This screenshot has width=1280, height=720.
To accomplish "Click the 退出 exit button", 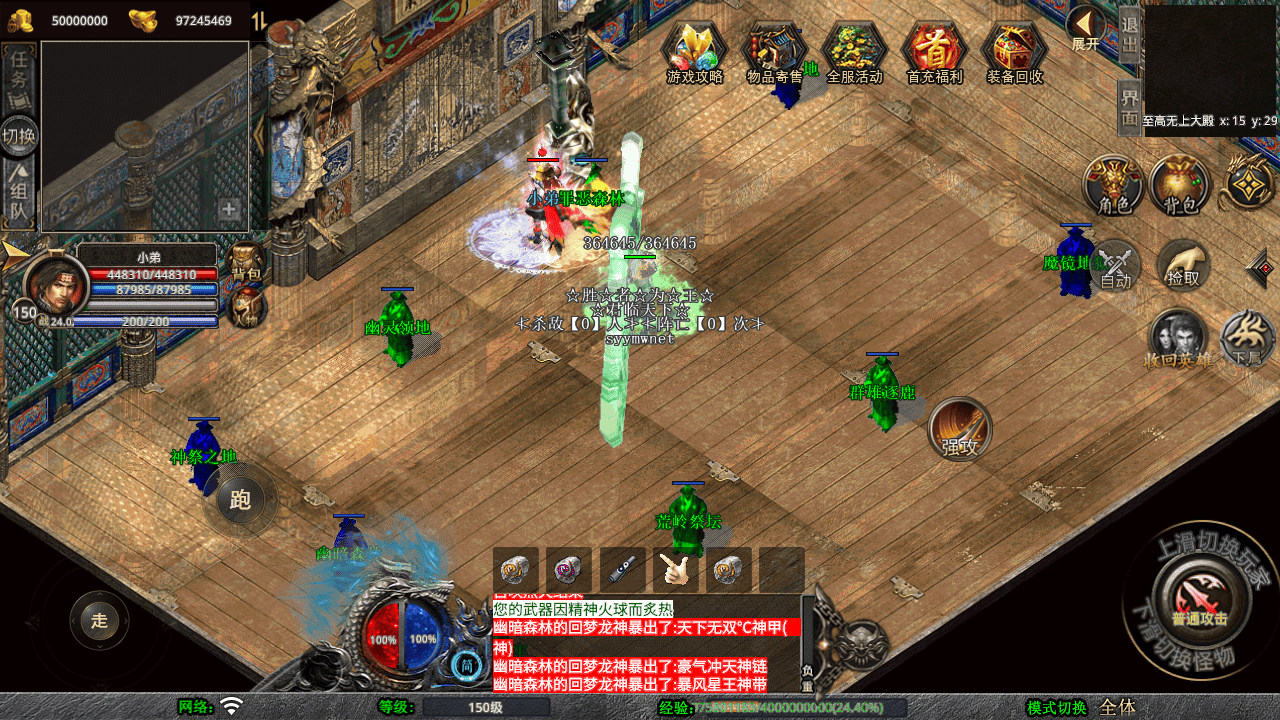I will point(1129,35).
